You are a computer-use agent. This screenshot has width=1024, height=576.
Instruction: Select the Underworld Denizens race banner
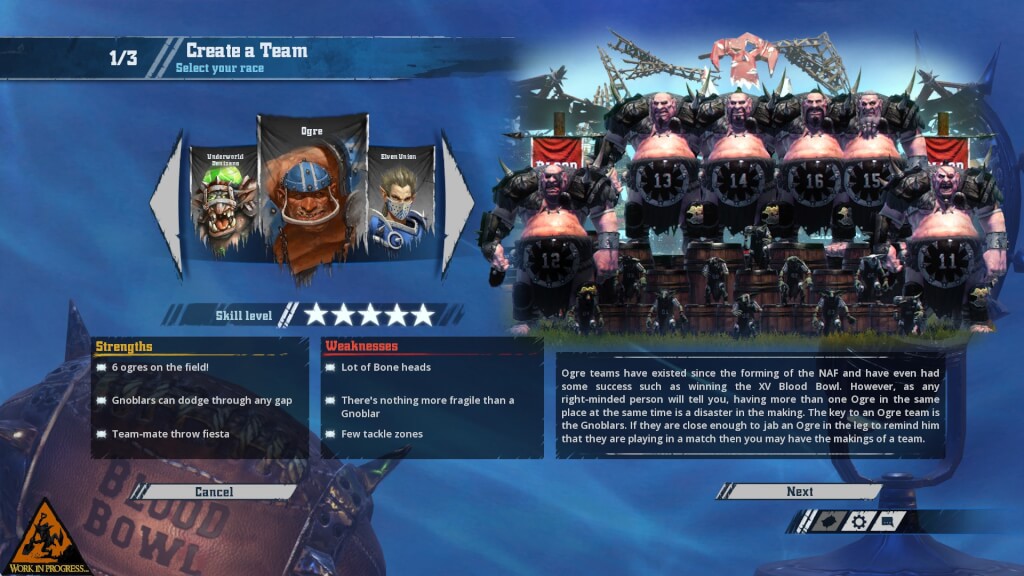point(225,200)
